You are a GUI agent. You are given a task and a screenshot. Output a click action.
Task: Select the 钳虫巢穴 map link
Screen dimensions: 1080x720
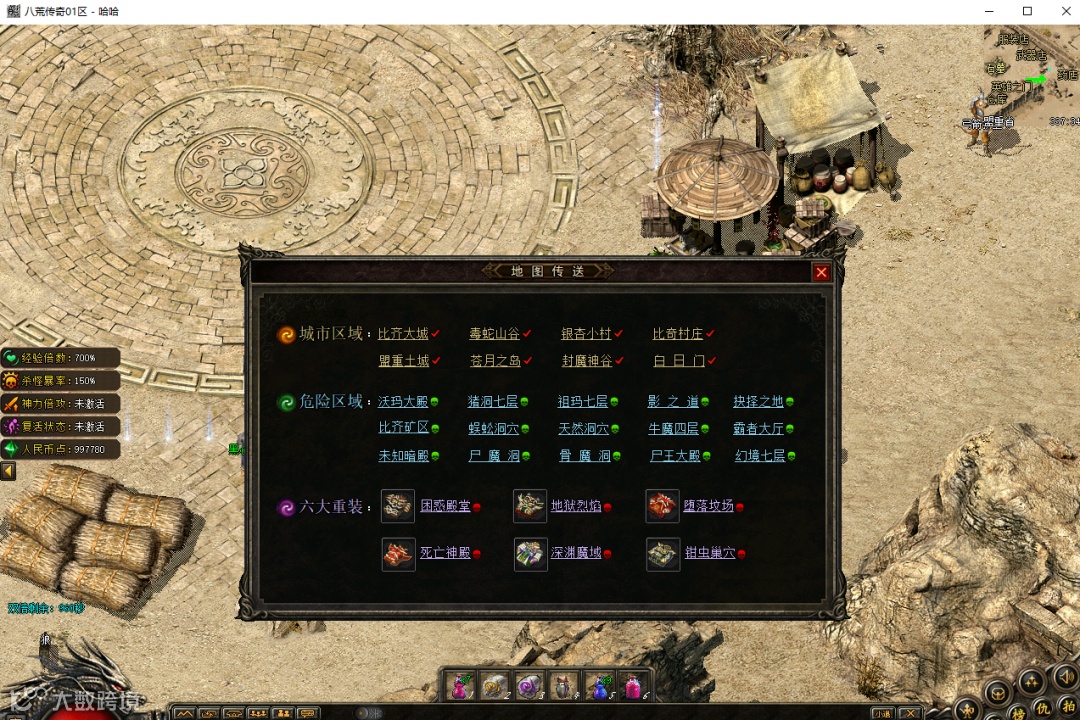tap(710, 553)
